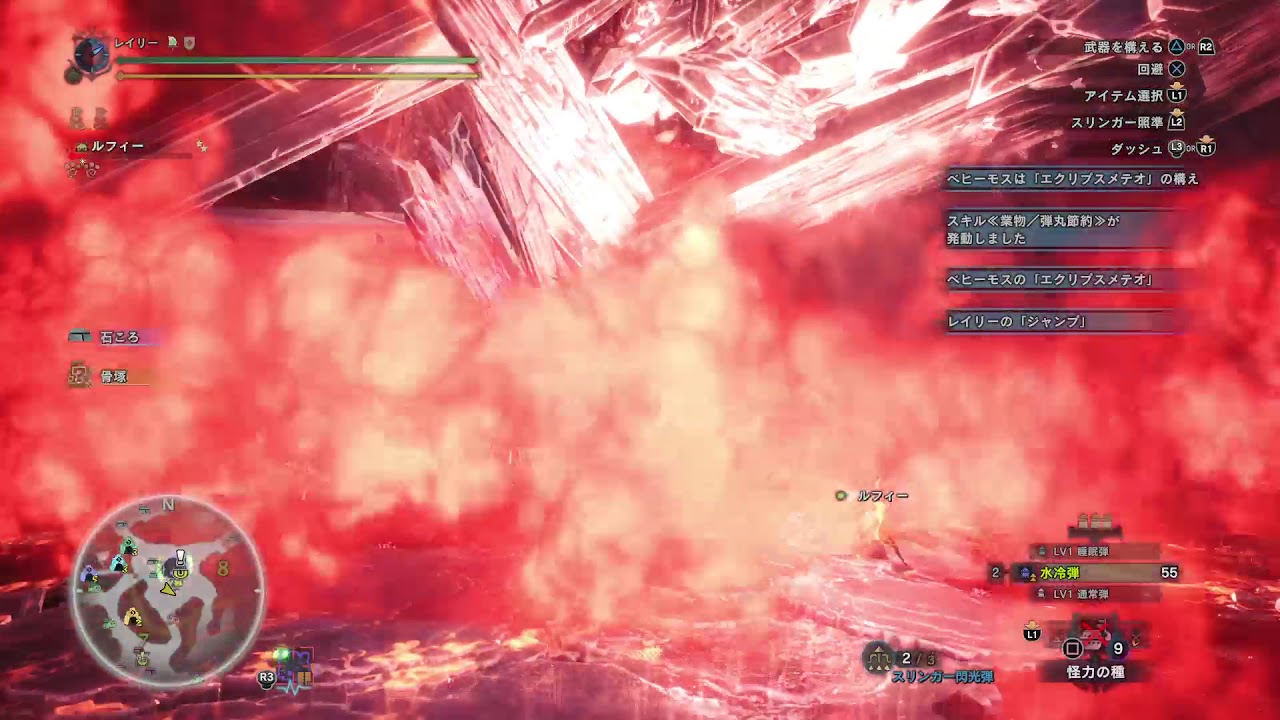
Task: Click the hunter clock emblem beside レイリー
Action: 91,53
